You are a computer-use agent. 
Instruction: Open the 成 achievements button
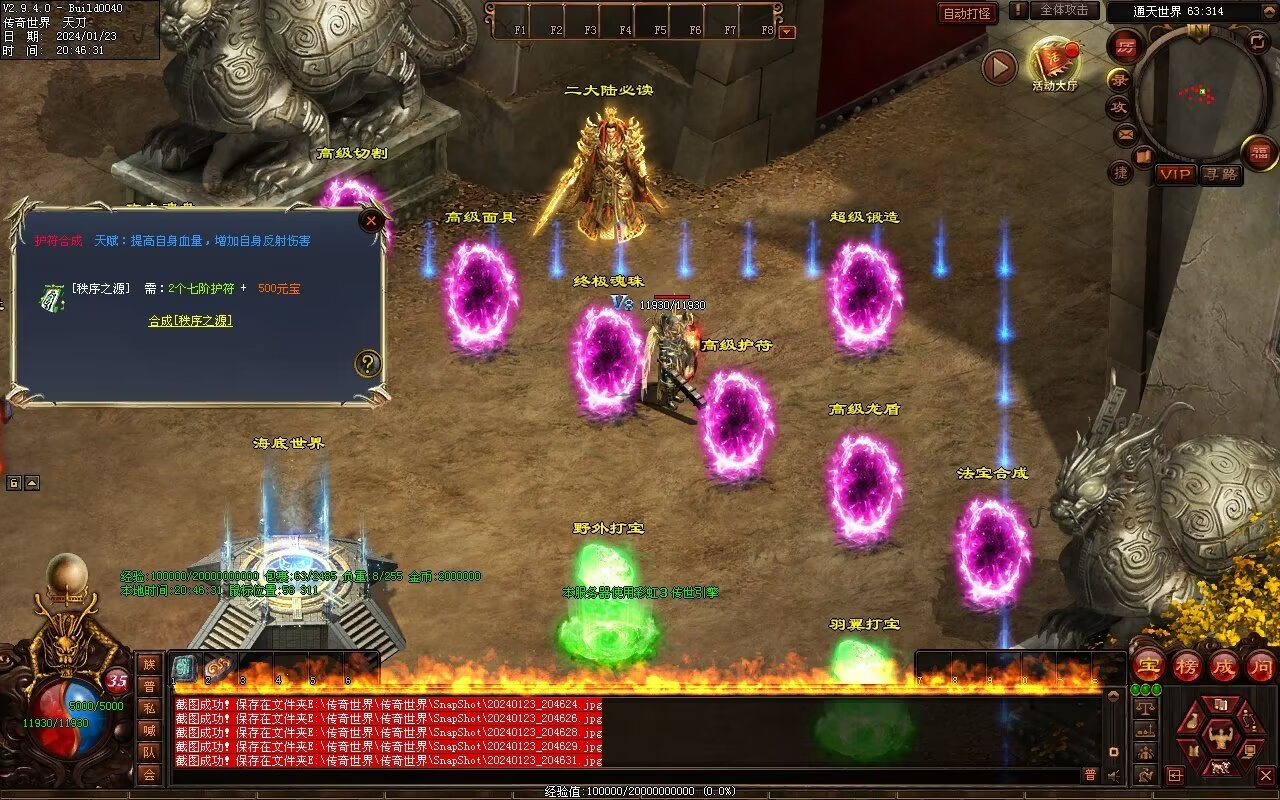pyautogui.click(x=1223, y=665)
